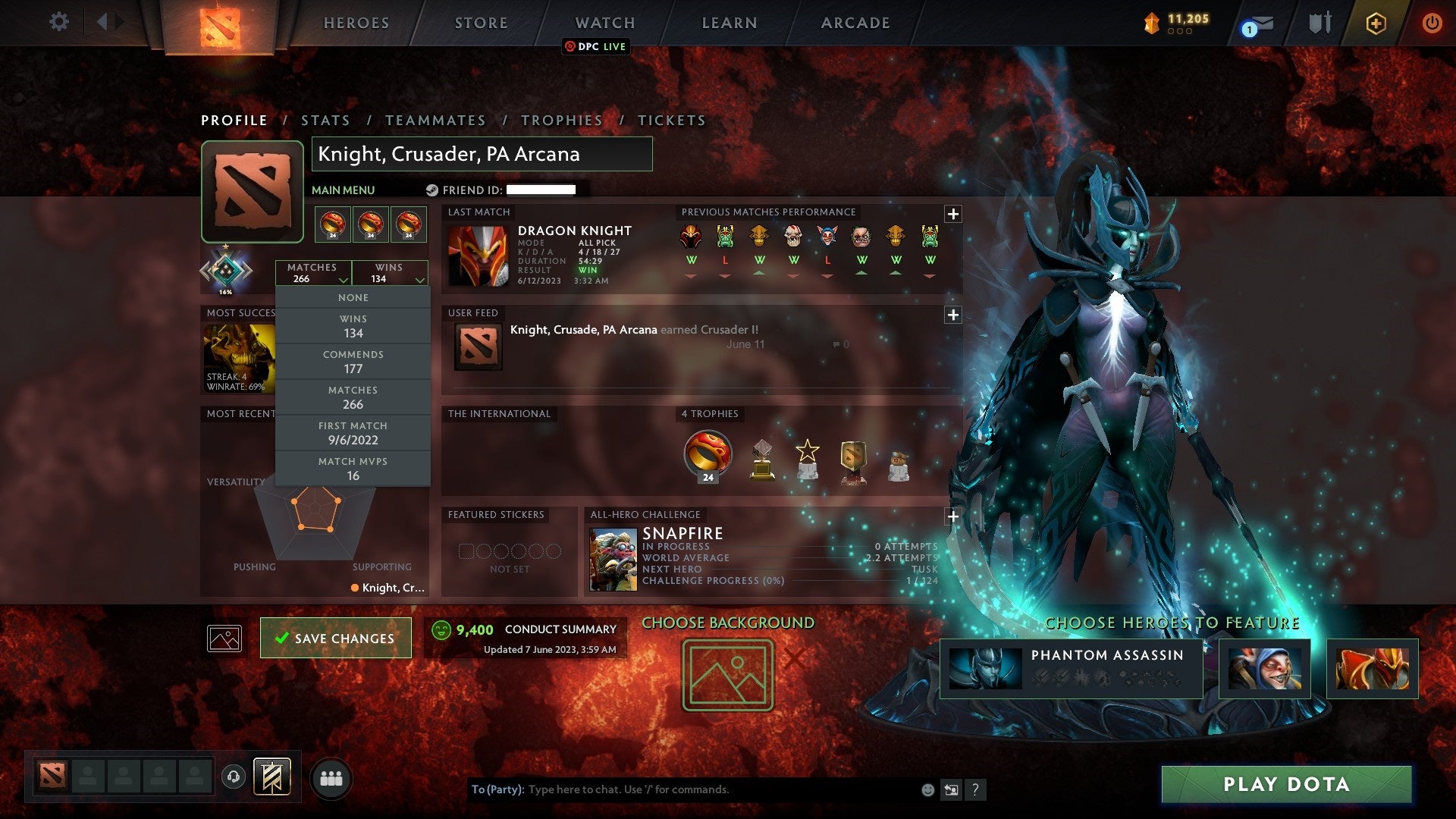Open the settings gear

[58, 22]
